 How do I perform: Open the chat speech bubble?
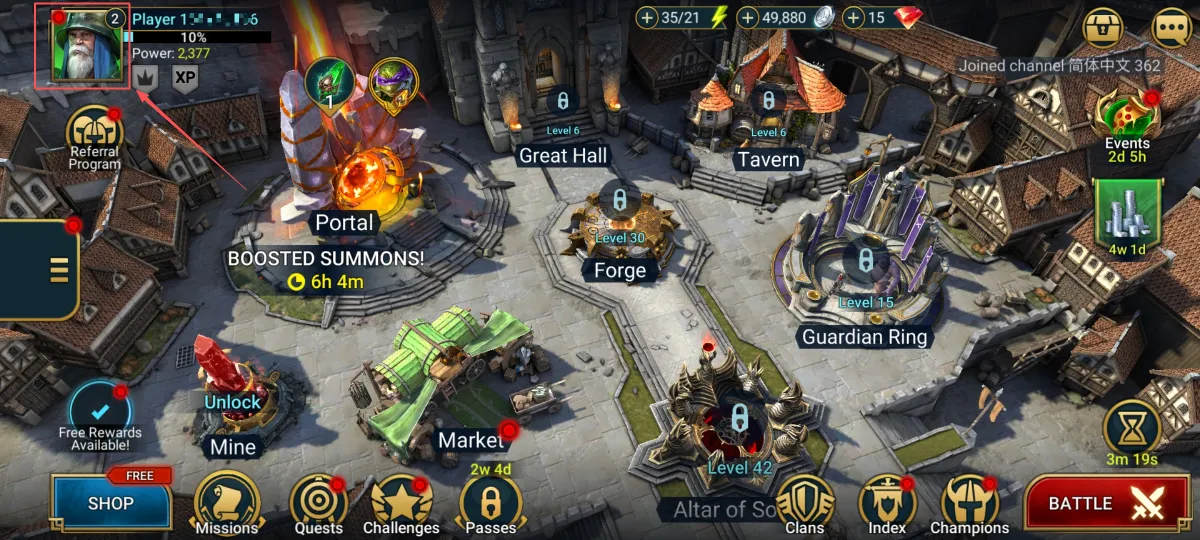click(x=1171, y=27)
